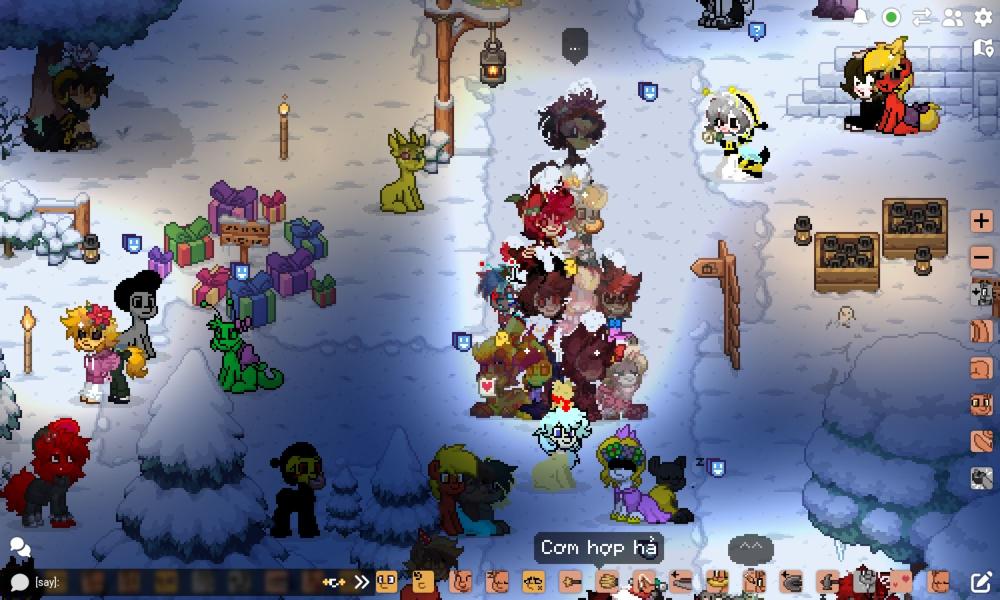Open the world map
Screen dimensions: 1000x600
pos(982,48)
